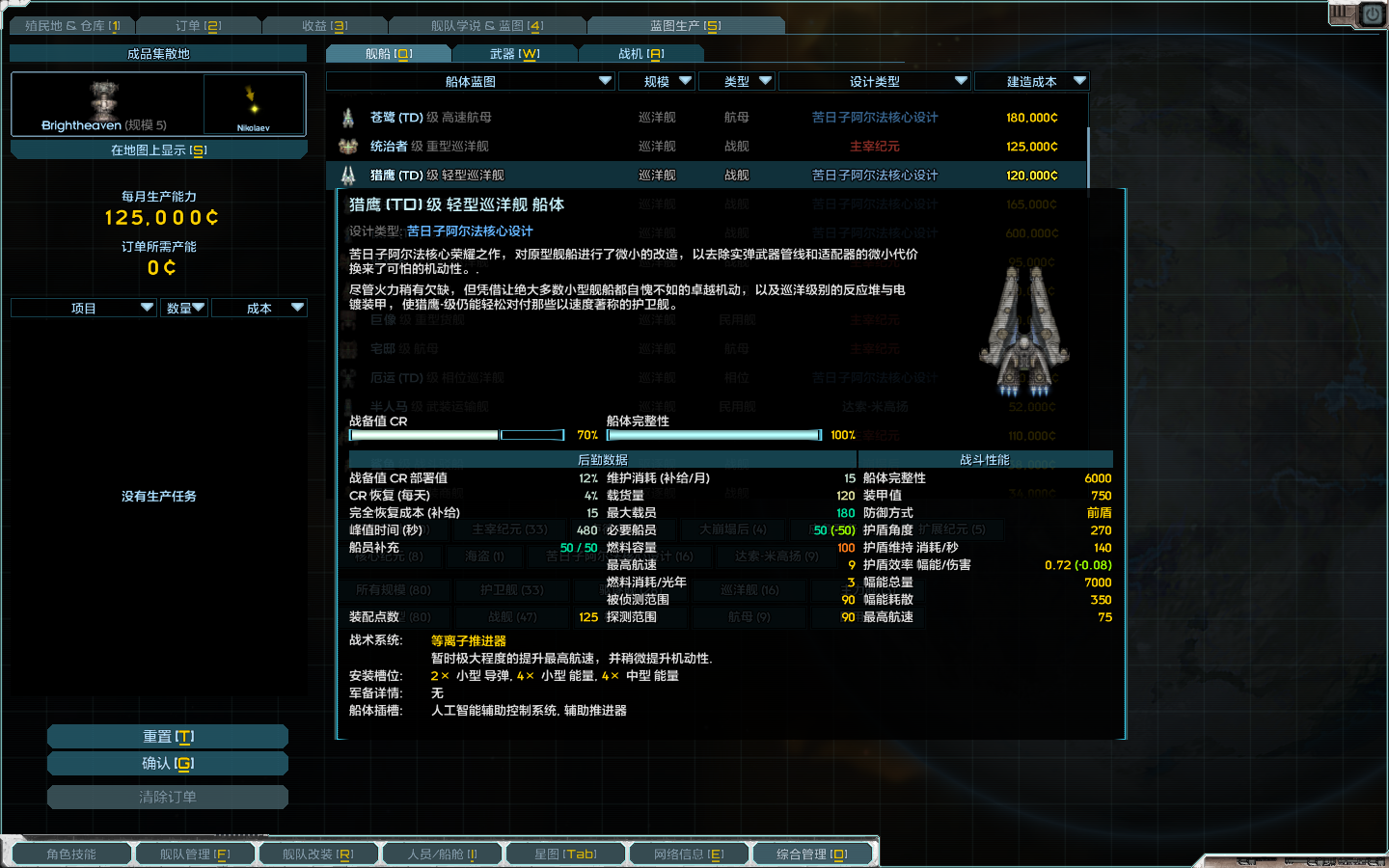1389x868 pixels.
Task: Click the Falcon hull preview render image
Action: pos(1023,333)
